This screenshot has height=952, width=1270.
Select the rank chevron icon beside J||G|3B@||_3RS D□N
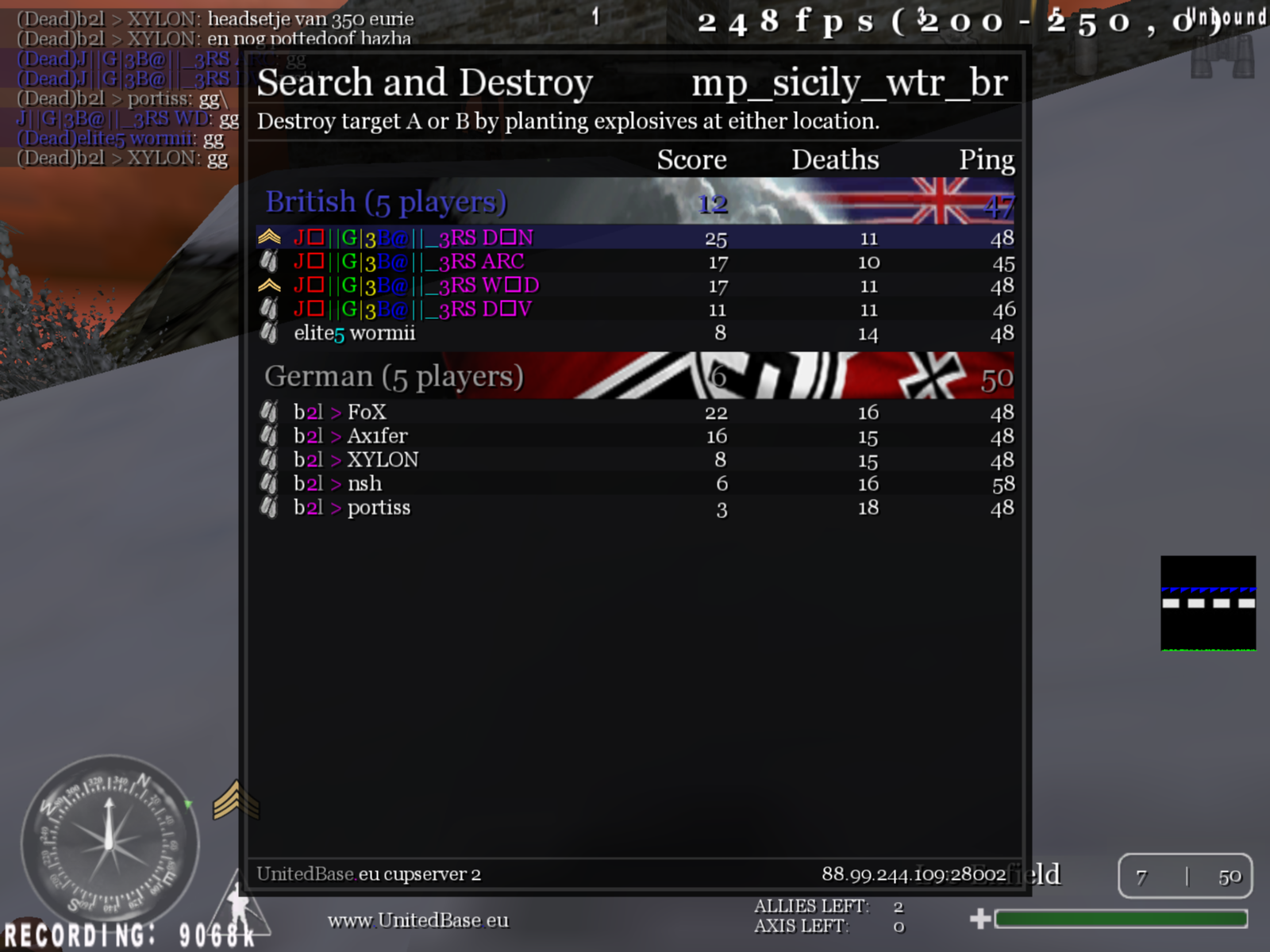click(271, 236)
